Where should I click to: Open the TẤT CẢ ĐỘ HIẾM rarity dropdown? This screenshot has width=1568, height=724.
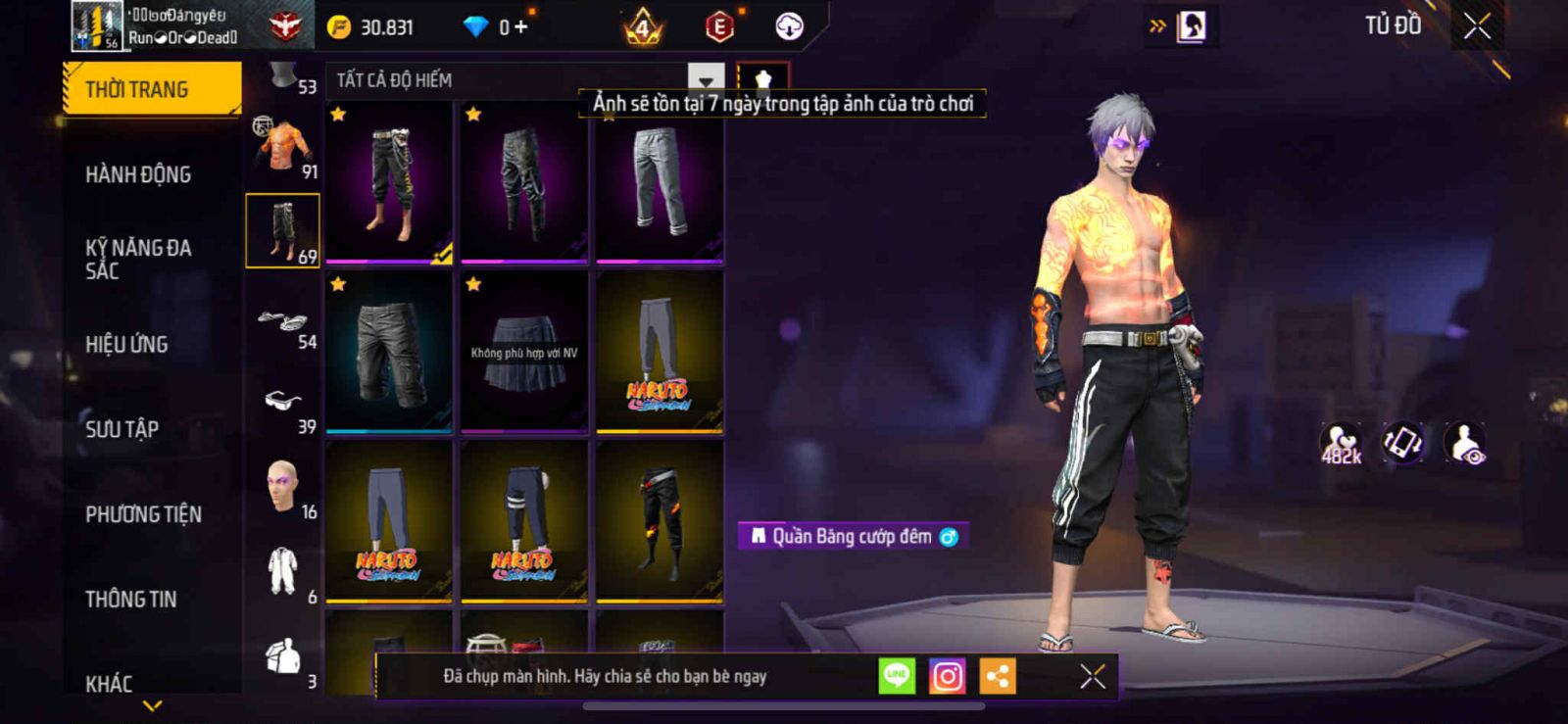(x=706, y=79)
